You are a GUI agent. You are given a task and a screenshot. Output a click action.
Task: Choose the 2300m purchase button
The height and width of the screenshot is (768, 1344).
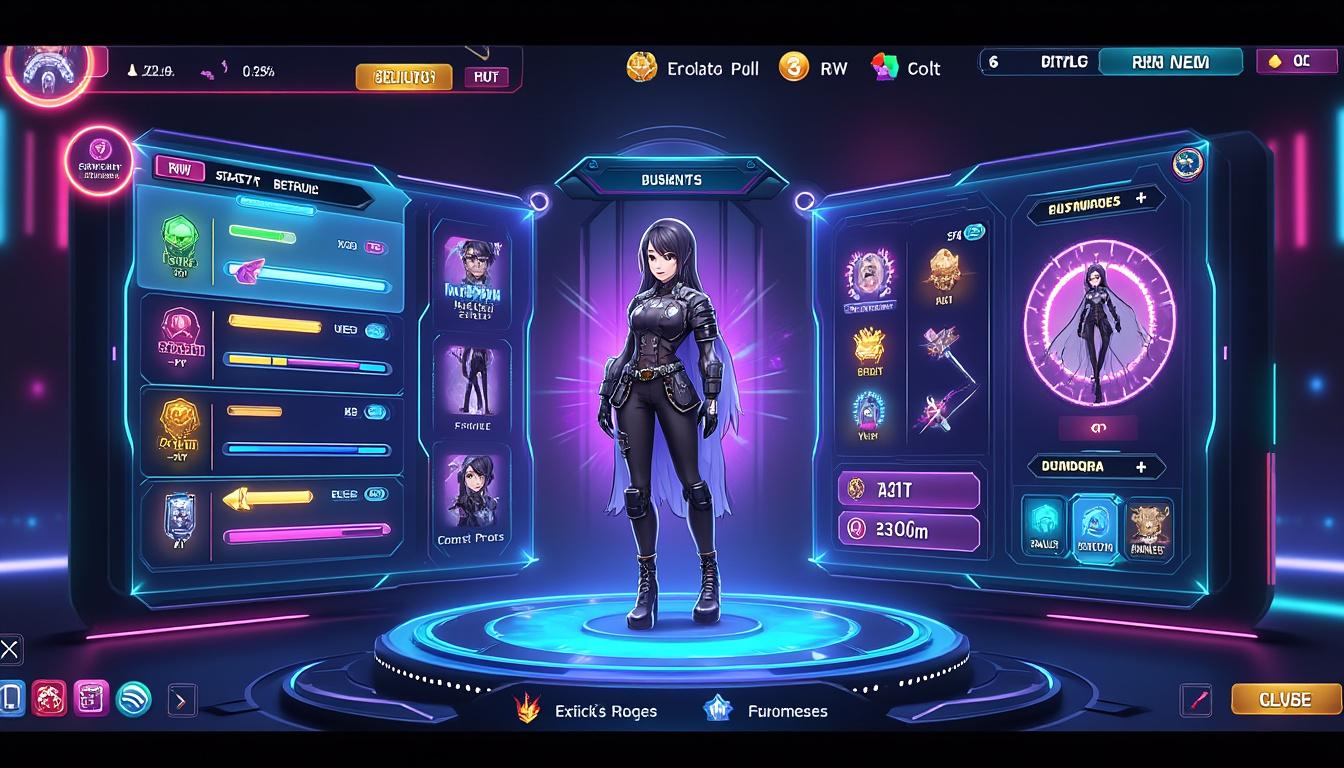908,531
